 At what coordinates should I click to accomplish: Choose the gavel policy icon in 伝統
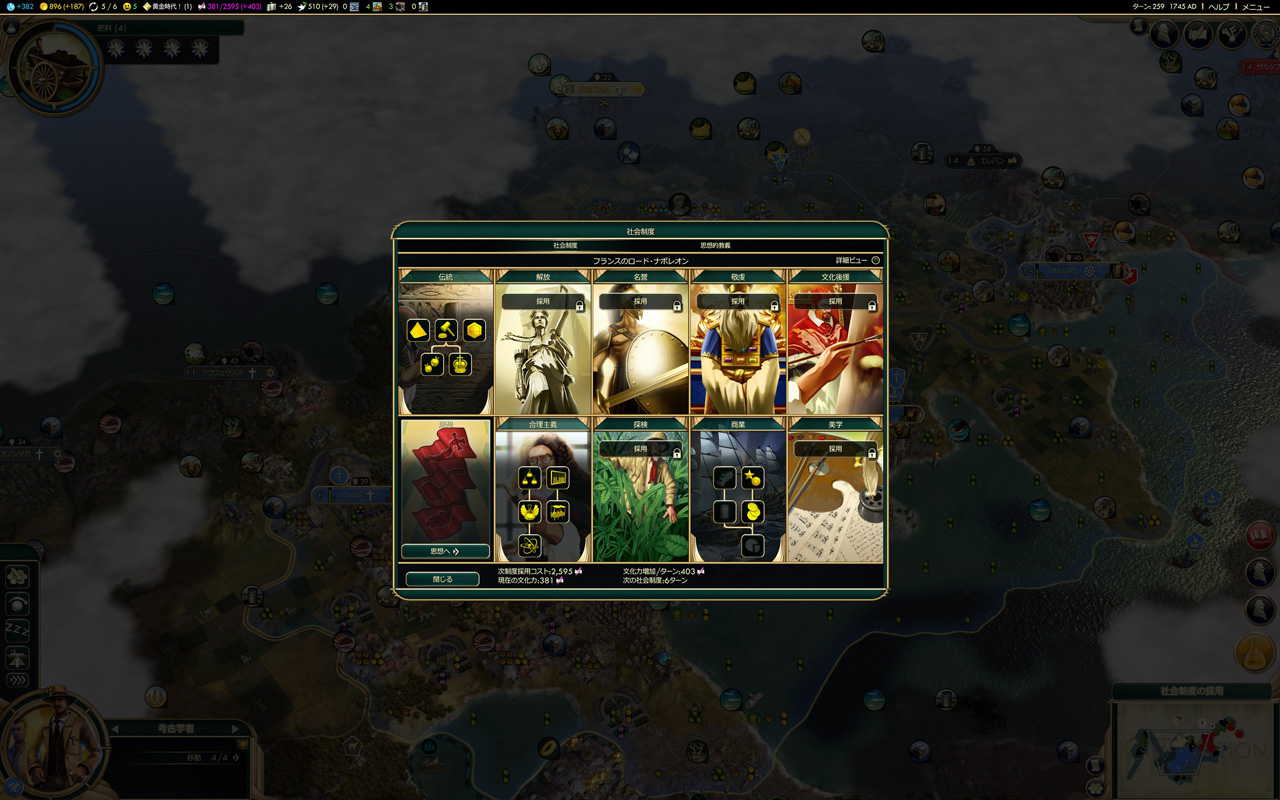(446, 330)
